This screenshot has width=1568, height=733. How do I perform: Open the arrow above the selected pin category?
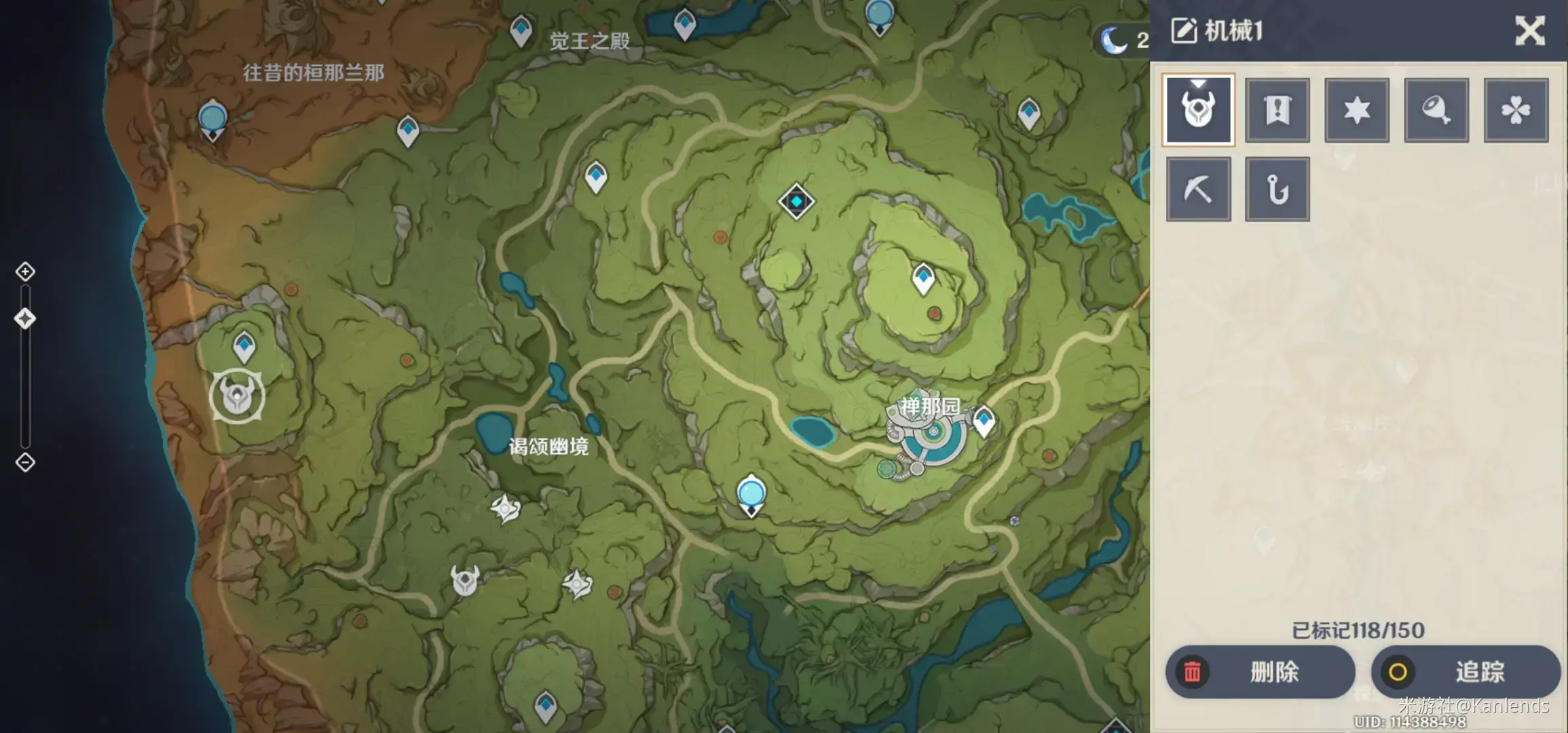[1198, 85]
